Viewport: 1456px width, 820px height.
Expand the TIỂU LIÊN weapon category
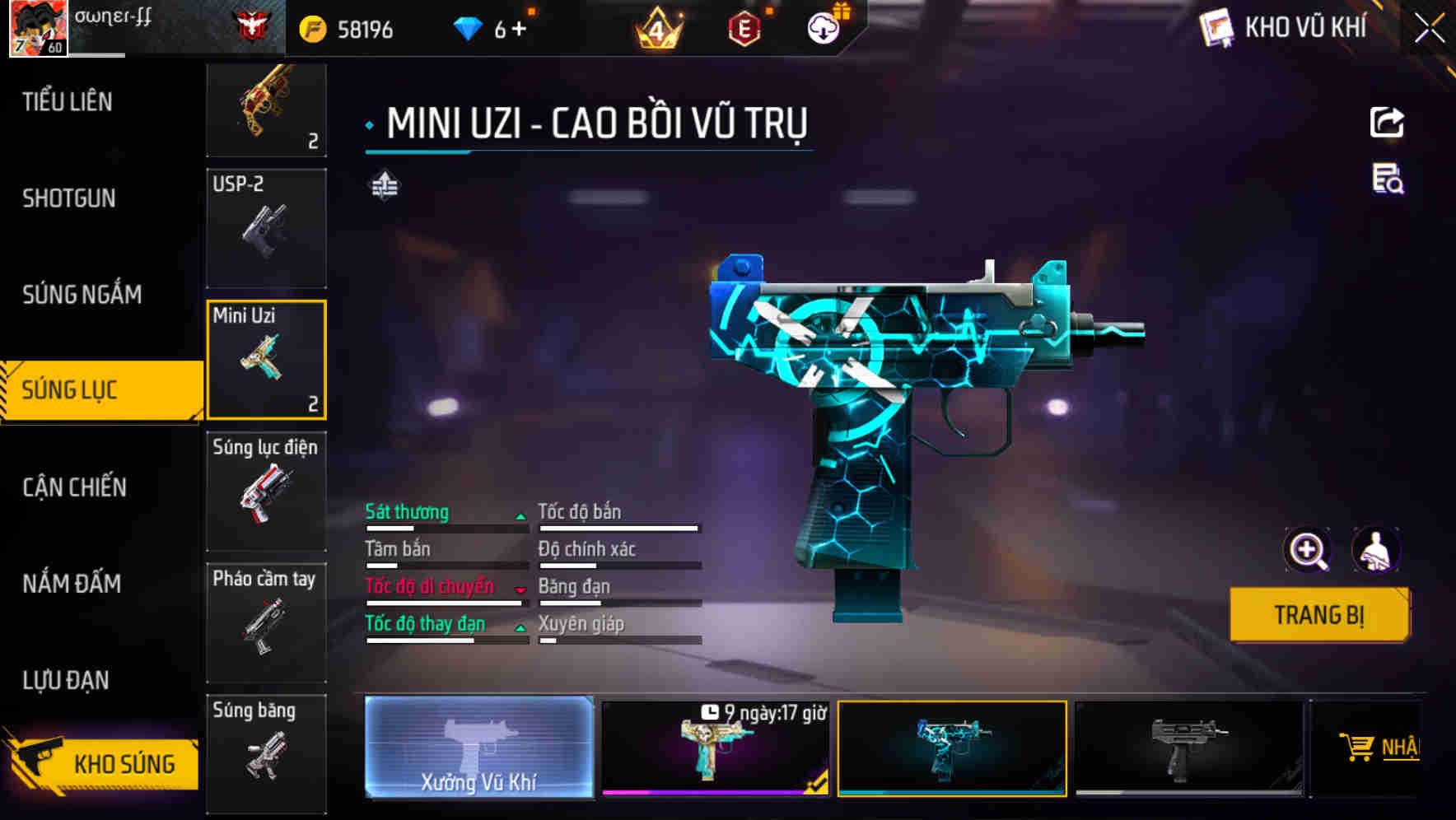tap(68, 102)
